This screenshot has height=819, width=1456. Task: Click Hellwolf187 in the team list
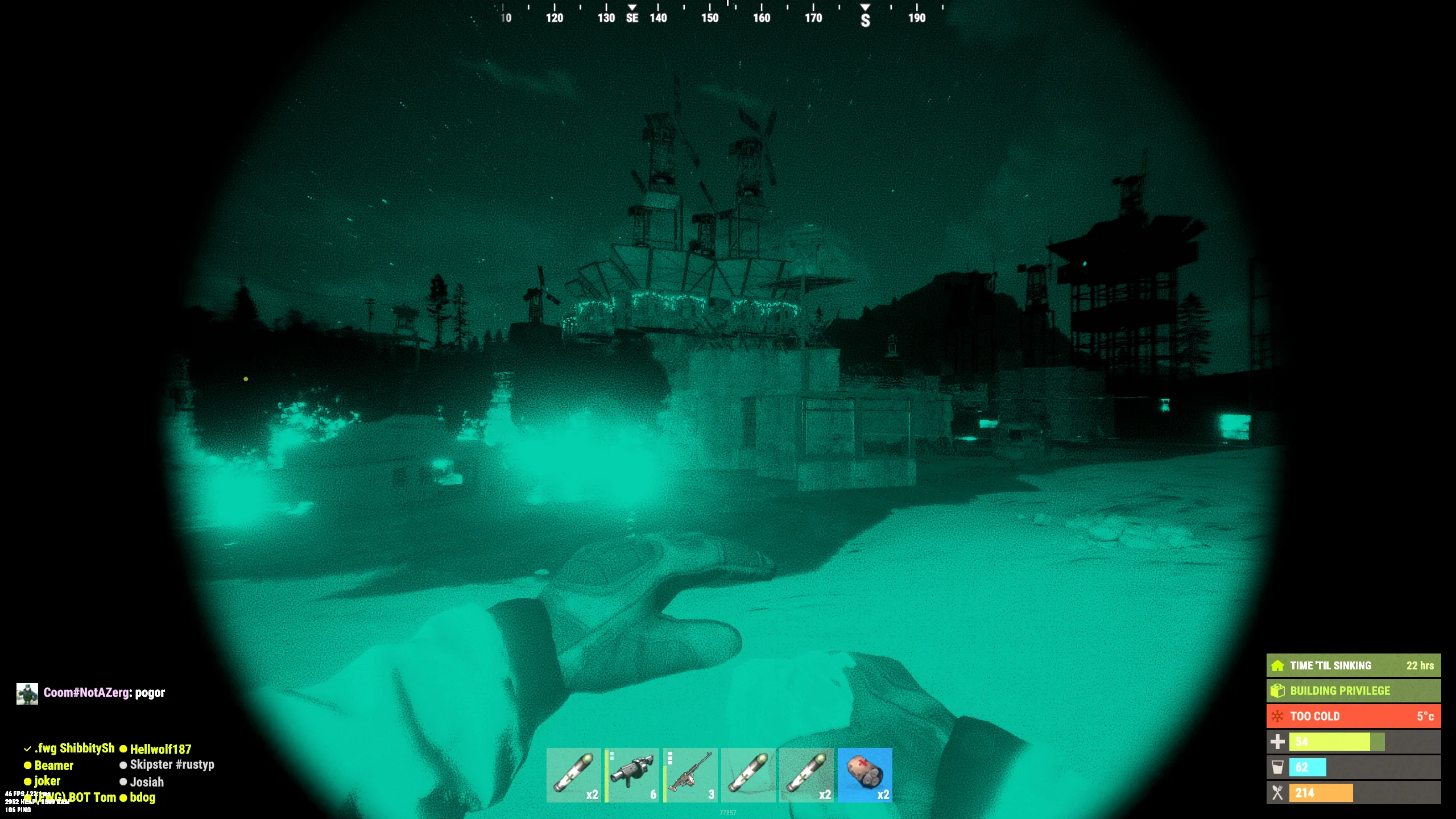click(161, 749)
